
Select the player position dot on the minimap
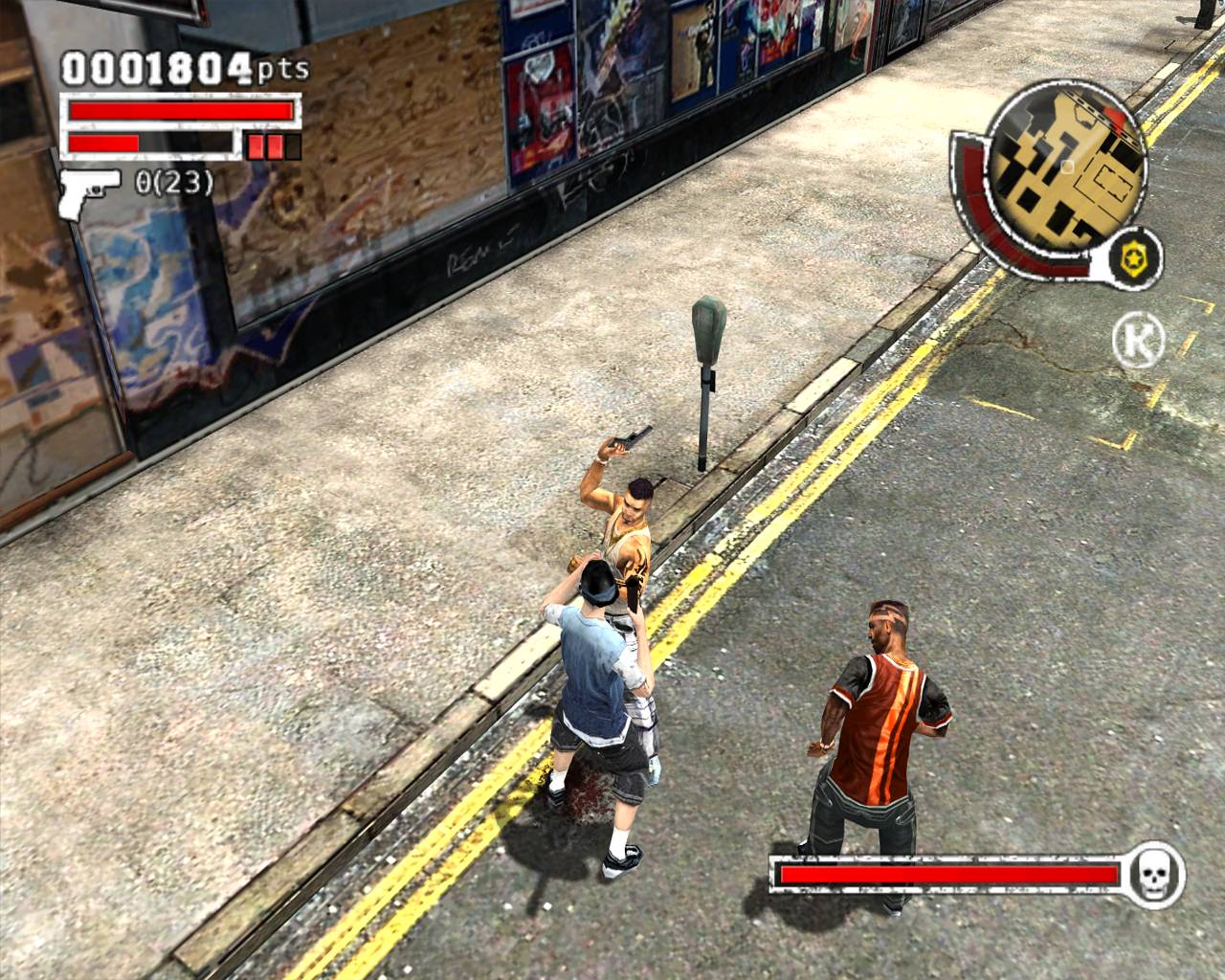[x=1065, y=165]
